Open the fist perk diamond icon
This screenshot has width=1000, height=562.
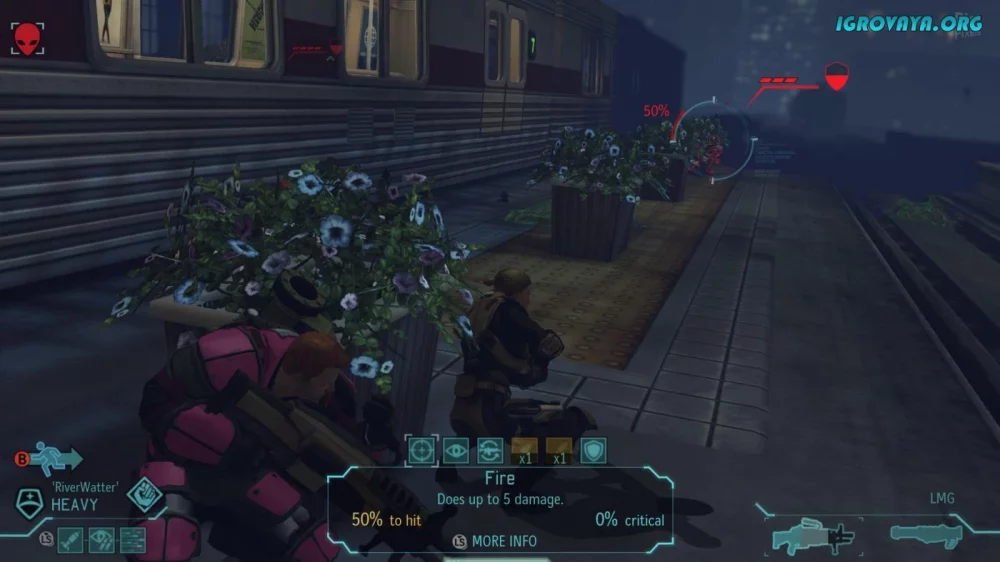coord(145,497)
